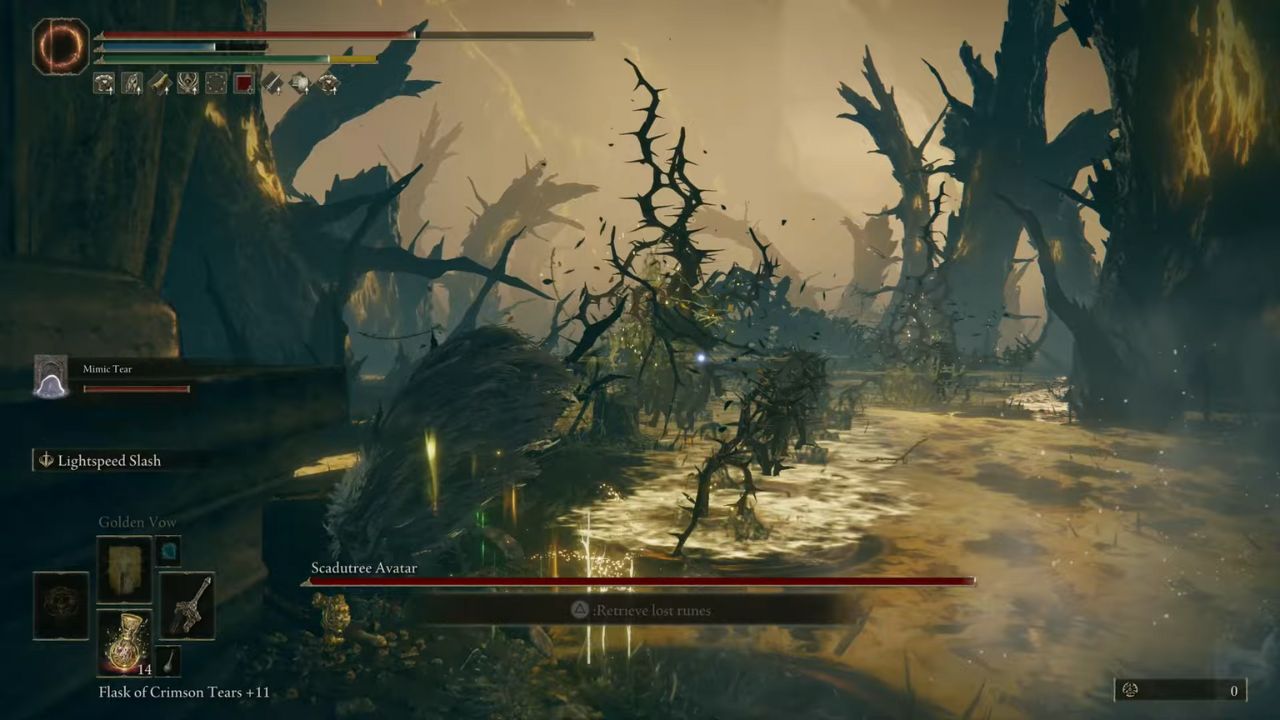
Task: Click the Mimic Tear health bar
Action: coord(136,389)
